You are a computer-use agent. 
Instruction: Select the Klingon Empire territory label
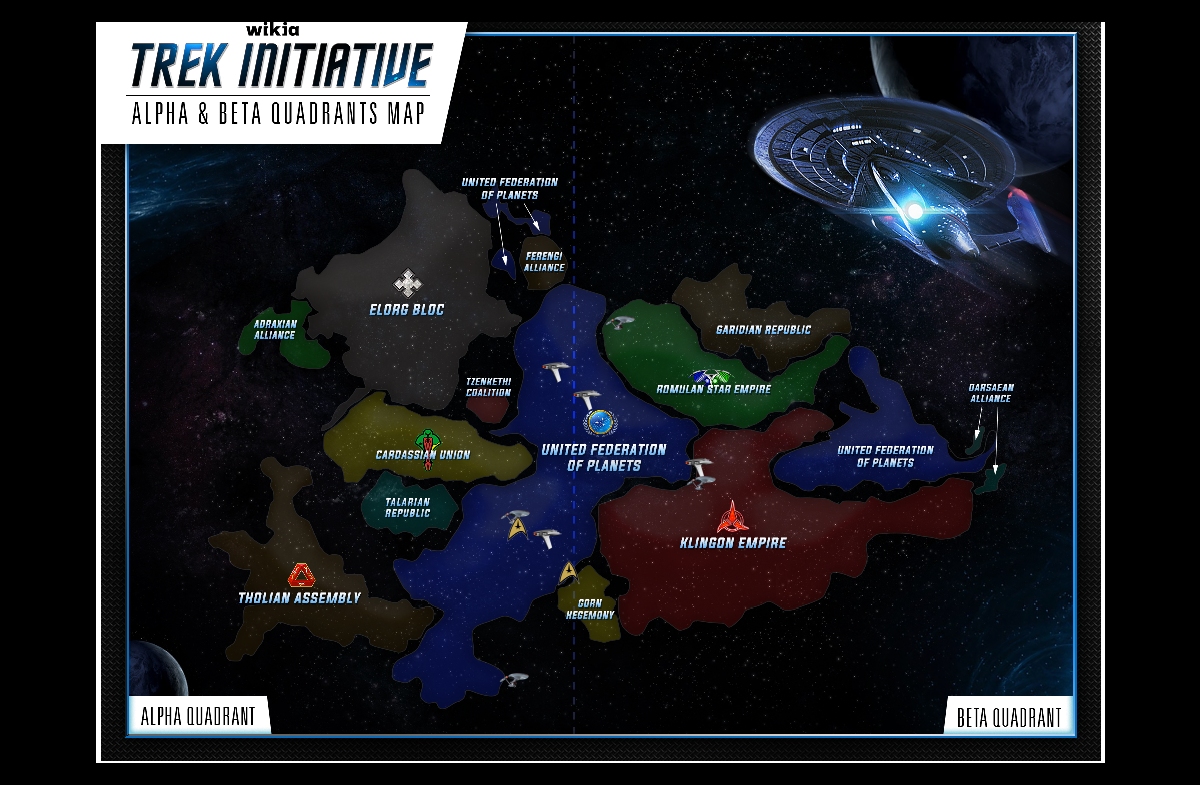(735, 543)
